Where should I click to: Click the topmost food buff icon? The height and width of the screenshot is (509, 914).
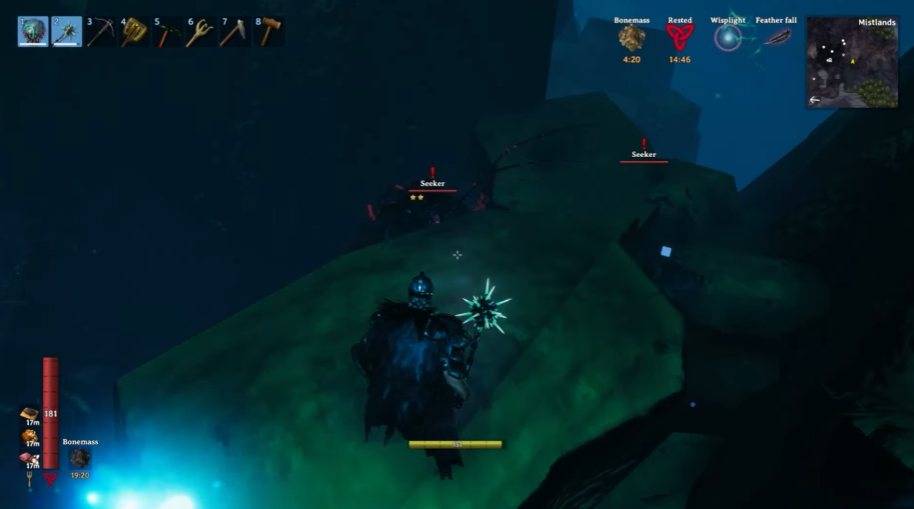pyautogui.click(x=29, y=414)
